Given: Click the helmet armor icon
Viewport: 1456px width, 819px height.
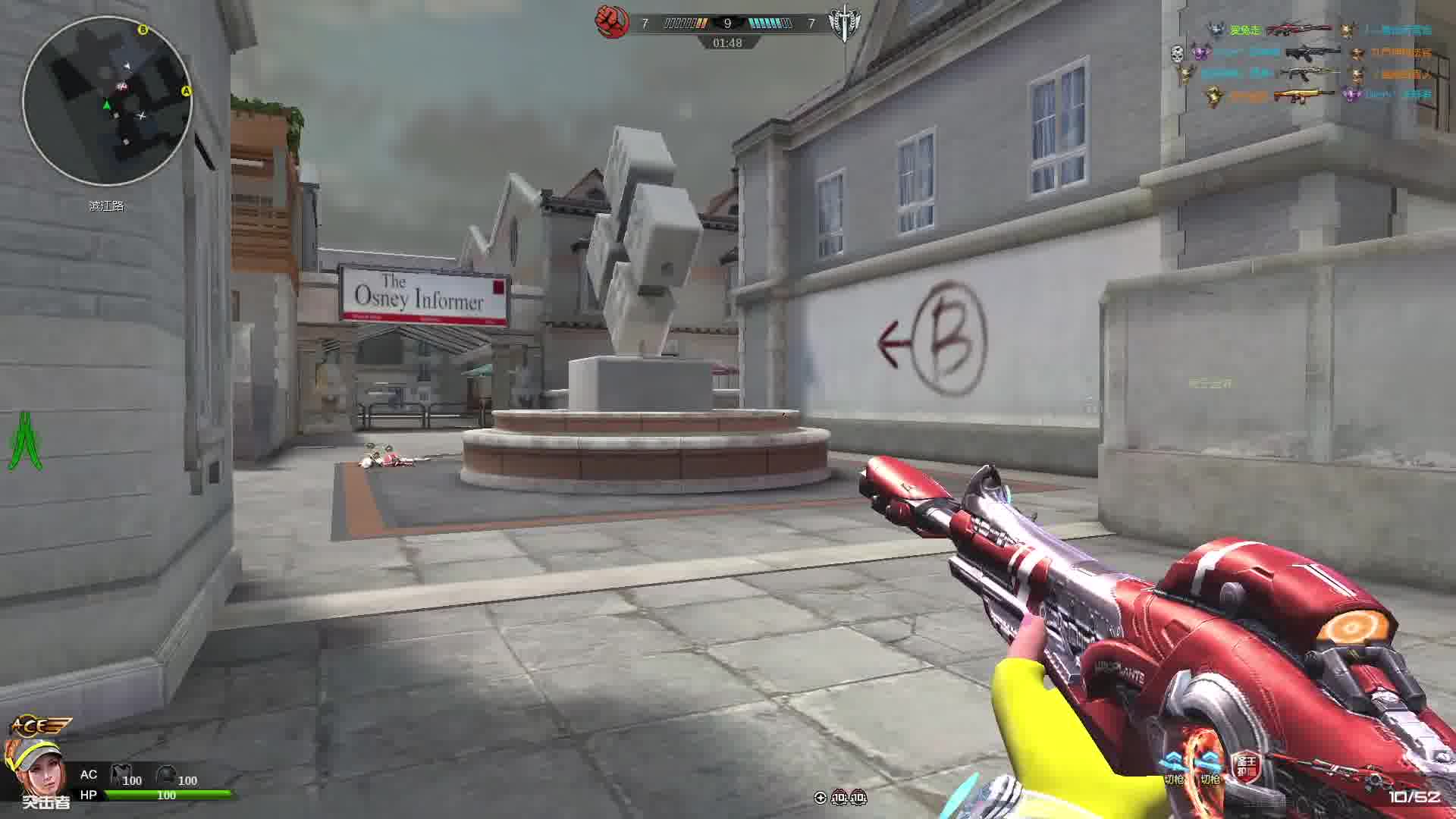Looking at the screenshot, I should [166, 775].
